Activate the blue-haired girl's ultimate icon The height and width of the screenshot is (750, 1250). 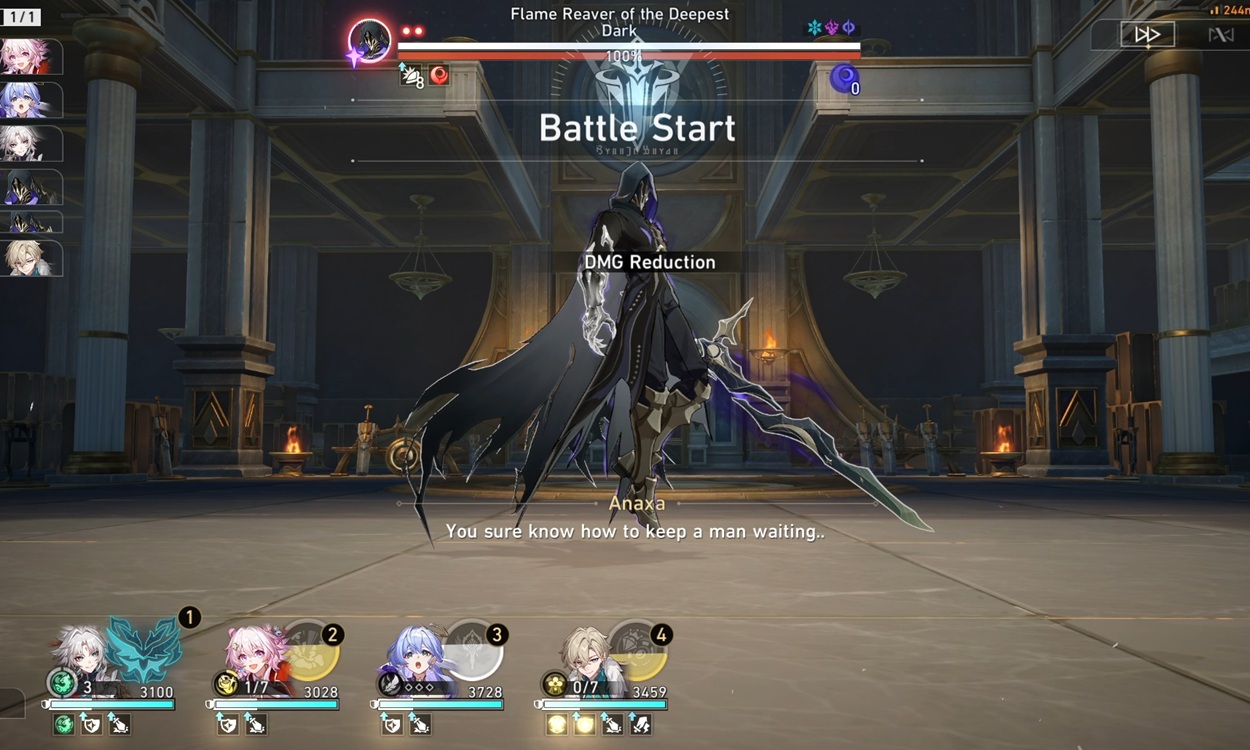pos(473,650)
